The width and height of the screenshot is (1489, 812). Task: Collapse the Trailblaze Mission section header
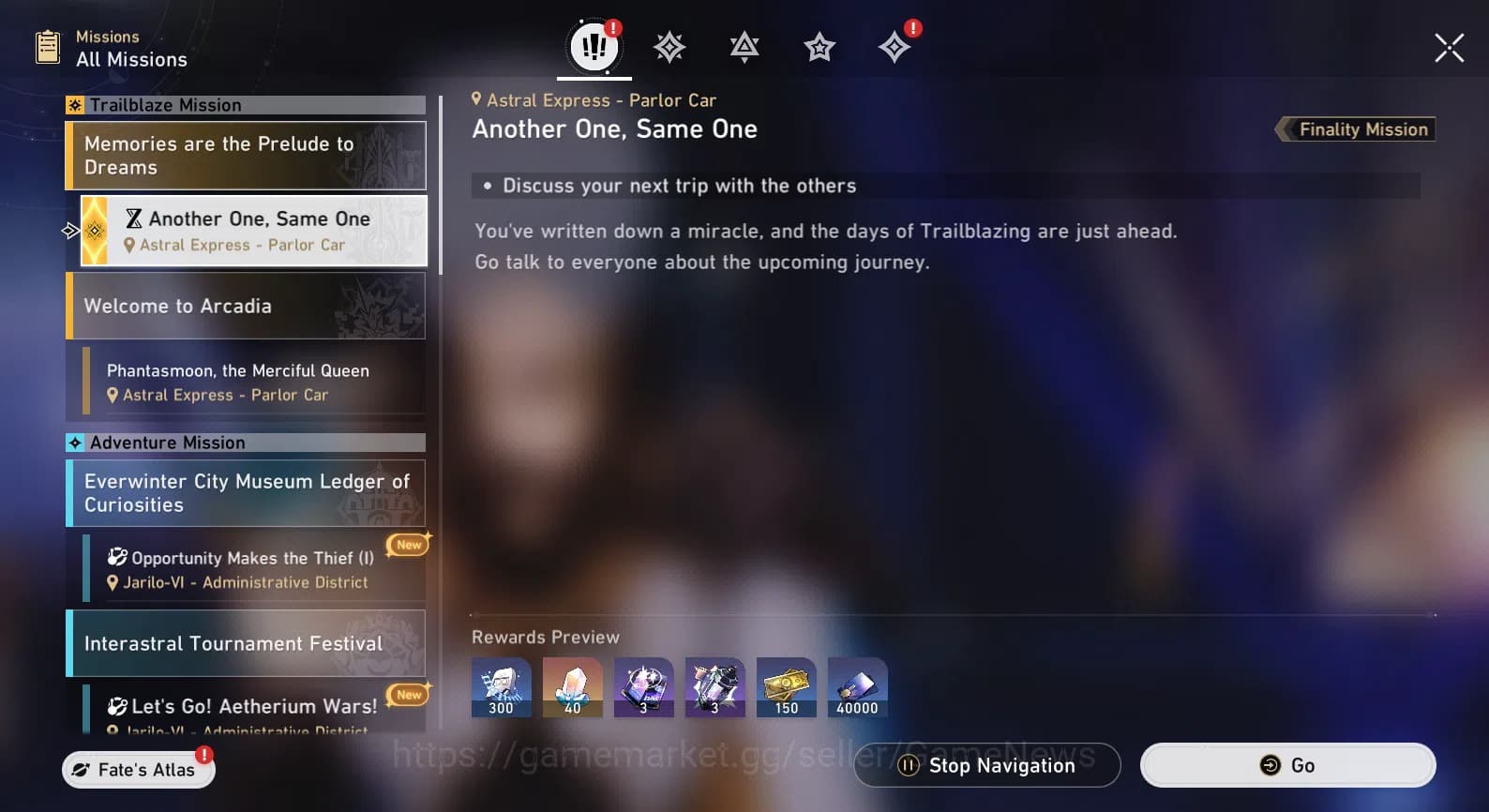[x=244, y=104]
